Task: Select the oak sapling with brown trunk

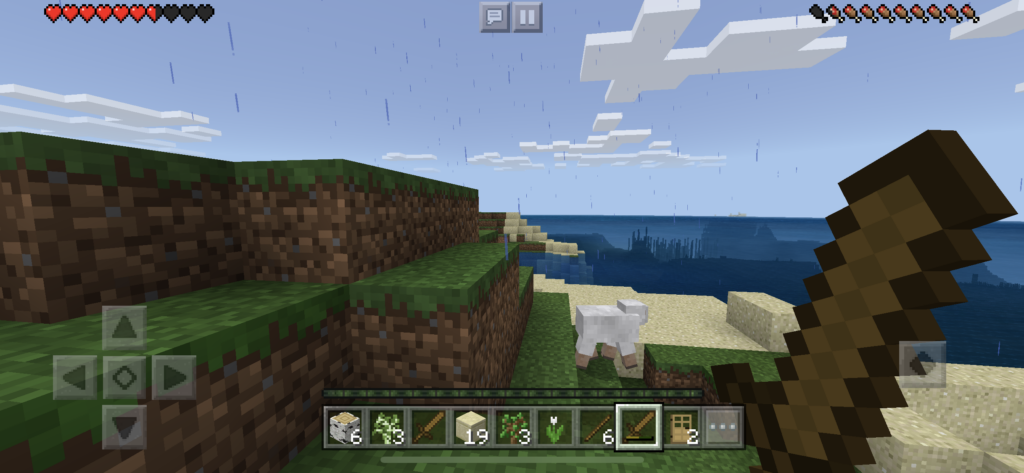Action: [511, 428]
